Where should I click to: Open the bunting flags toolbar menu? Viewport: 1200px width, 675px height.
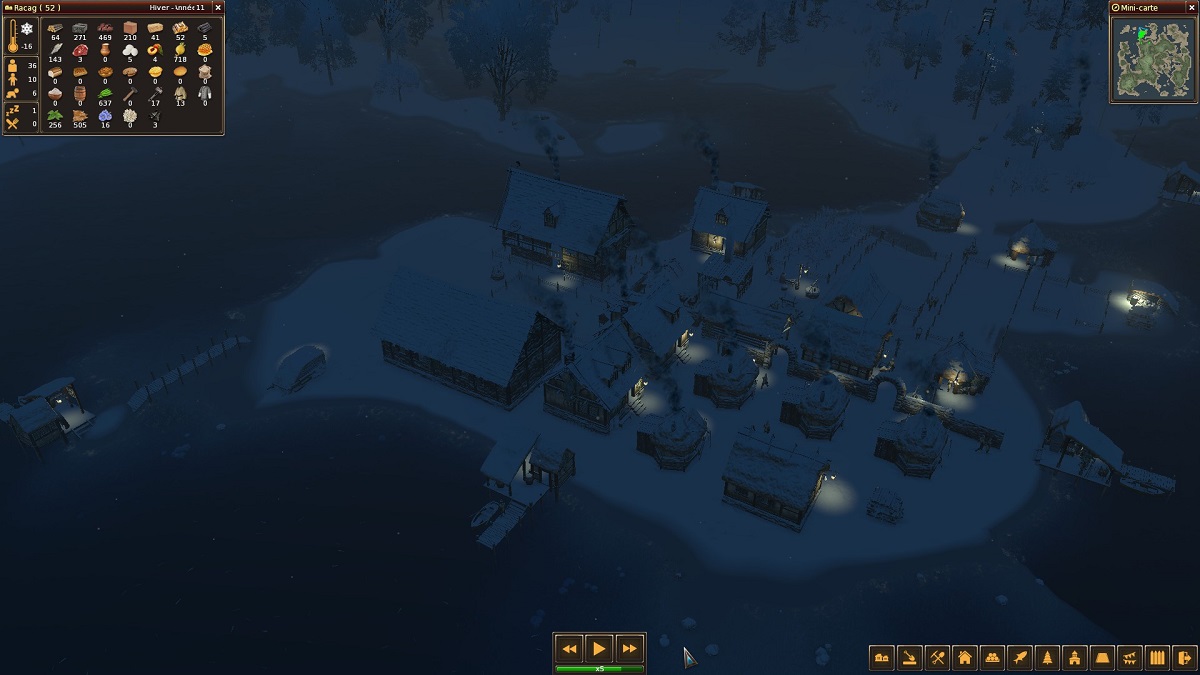click(x=1130, y=658)
